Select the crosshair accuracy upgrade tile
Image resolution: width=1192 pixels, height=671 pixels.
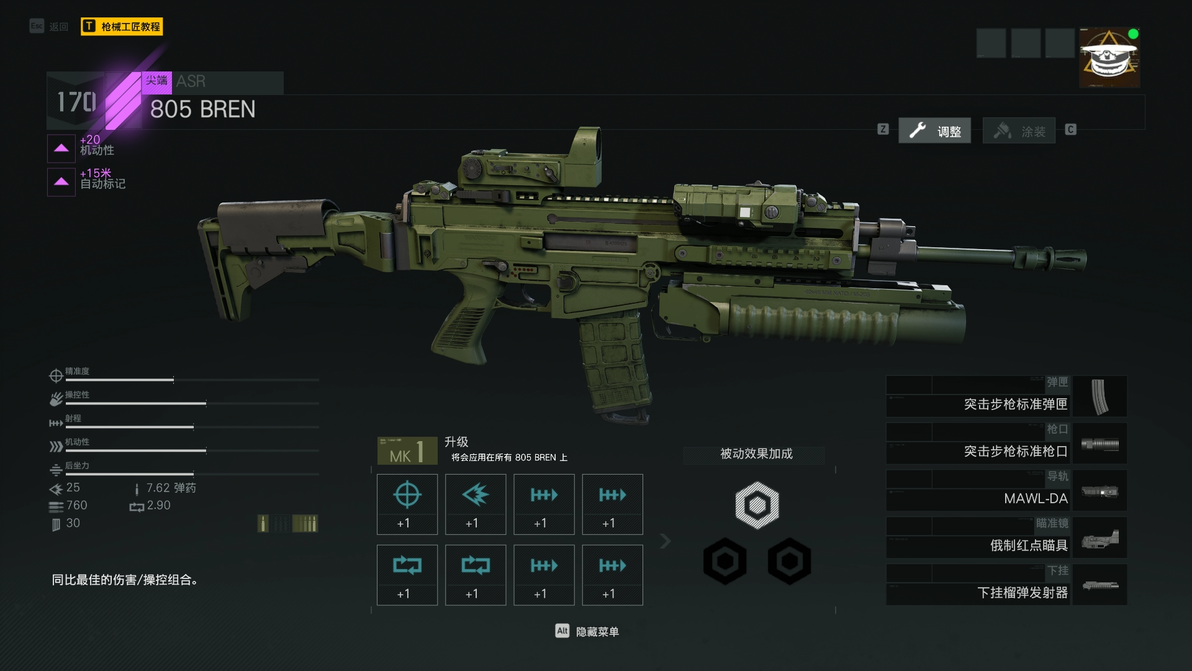407,504
